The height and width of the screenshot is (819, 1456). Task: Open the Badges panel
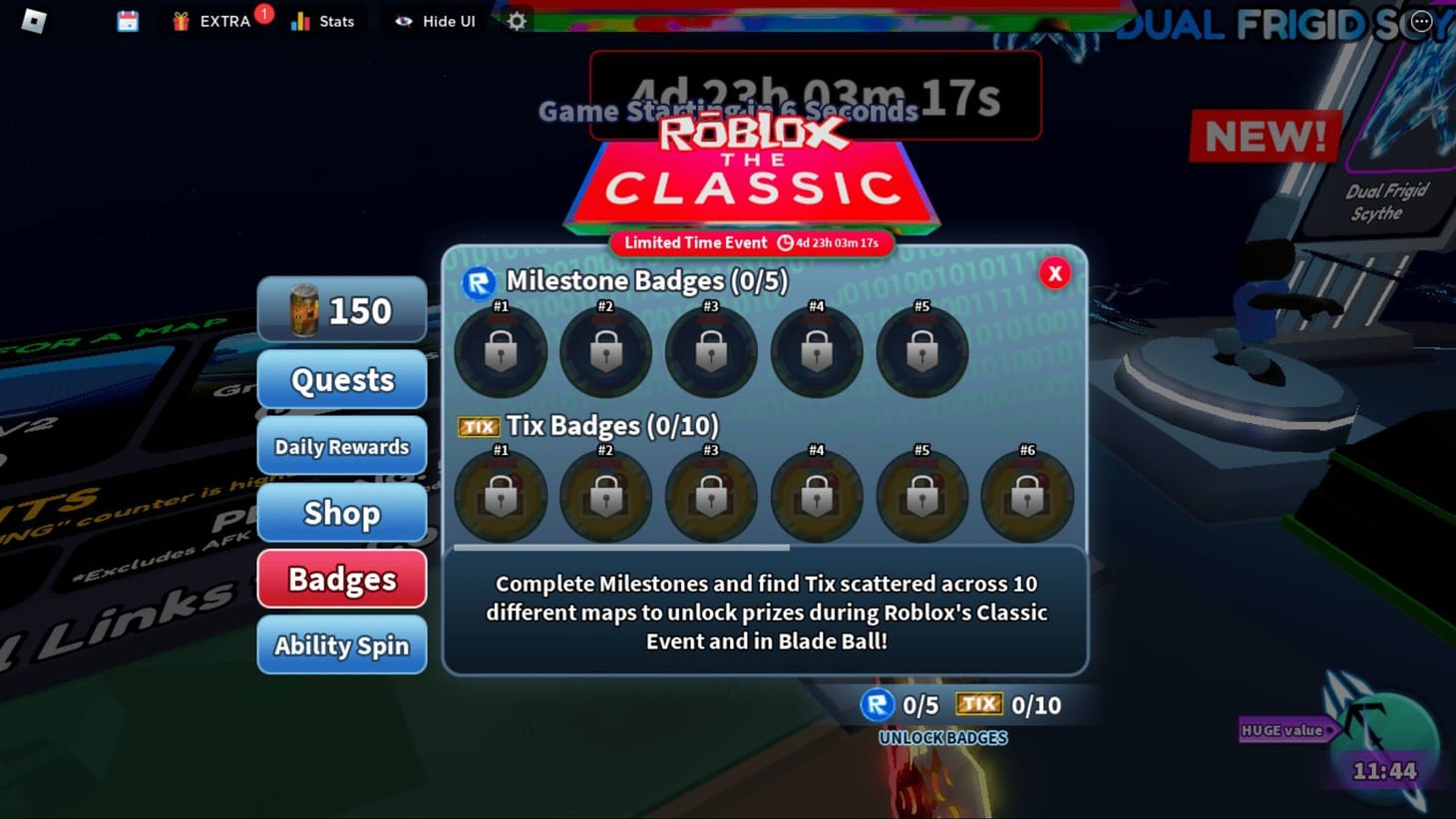tap(341, 579)
